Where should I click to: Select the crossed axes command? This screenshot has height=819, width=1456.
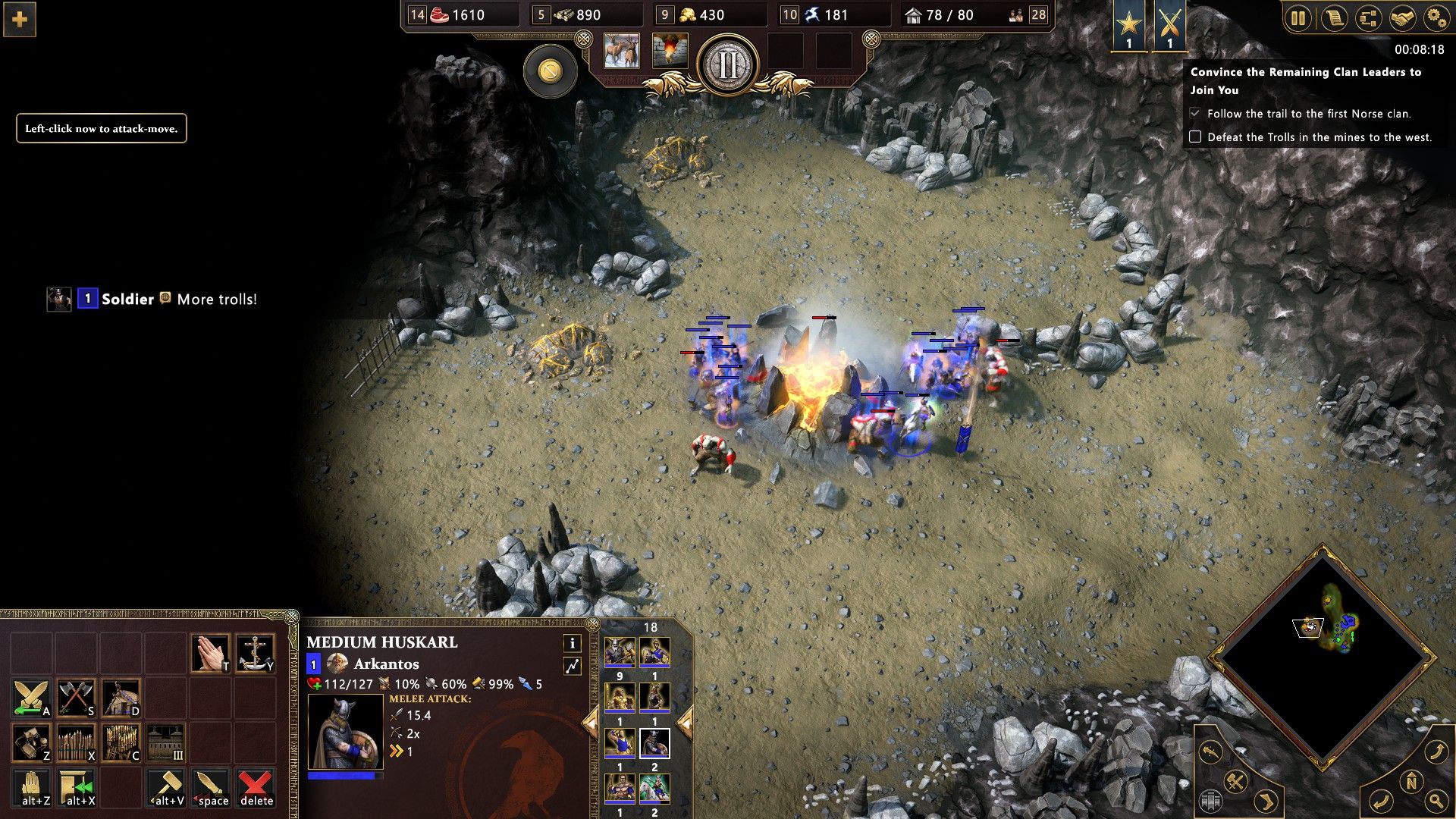point(77,698)
